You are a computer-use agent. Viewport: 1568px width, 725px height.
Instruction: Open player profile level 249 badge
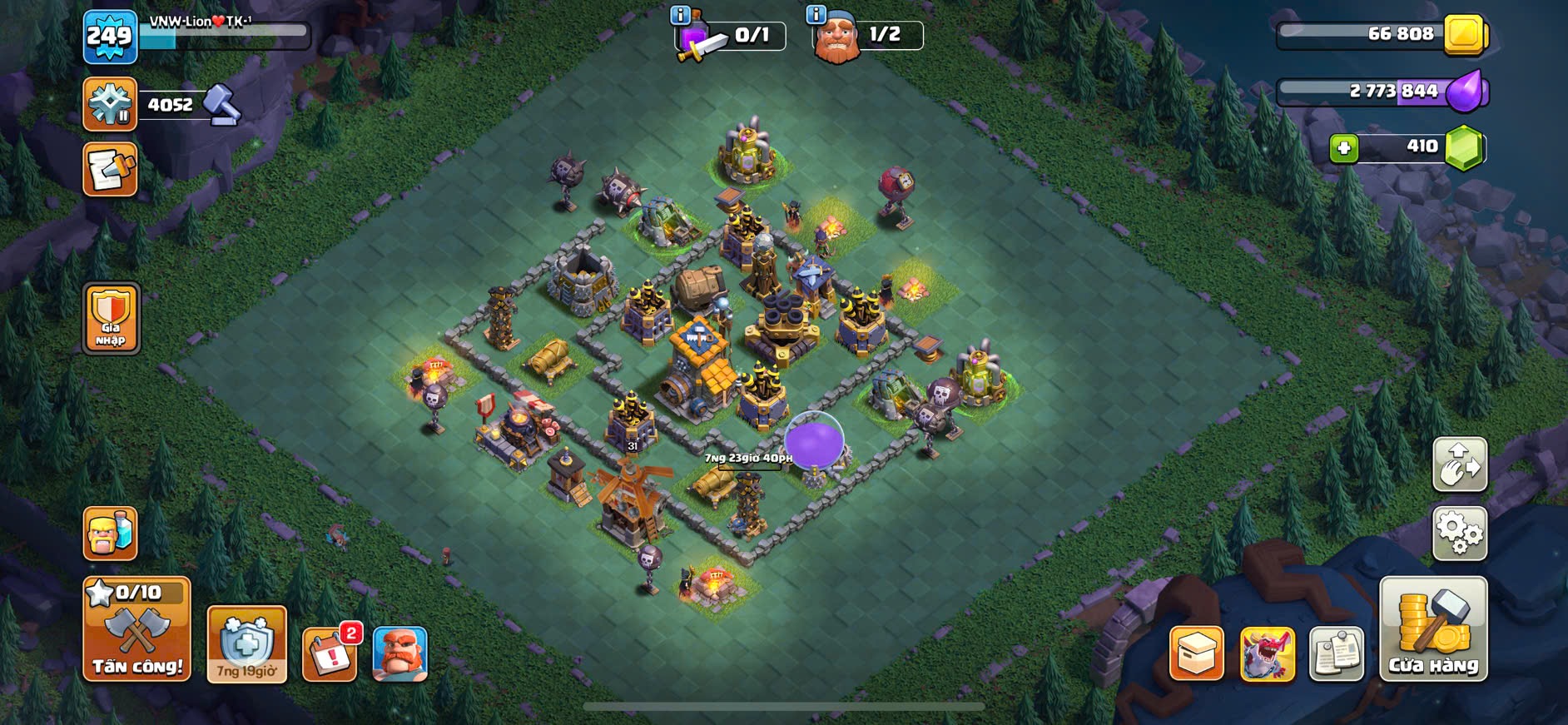[x=110, y=37]
